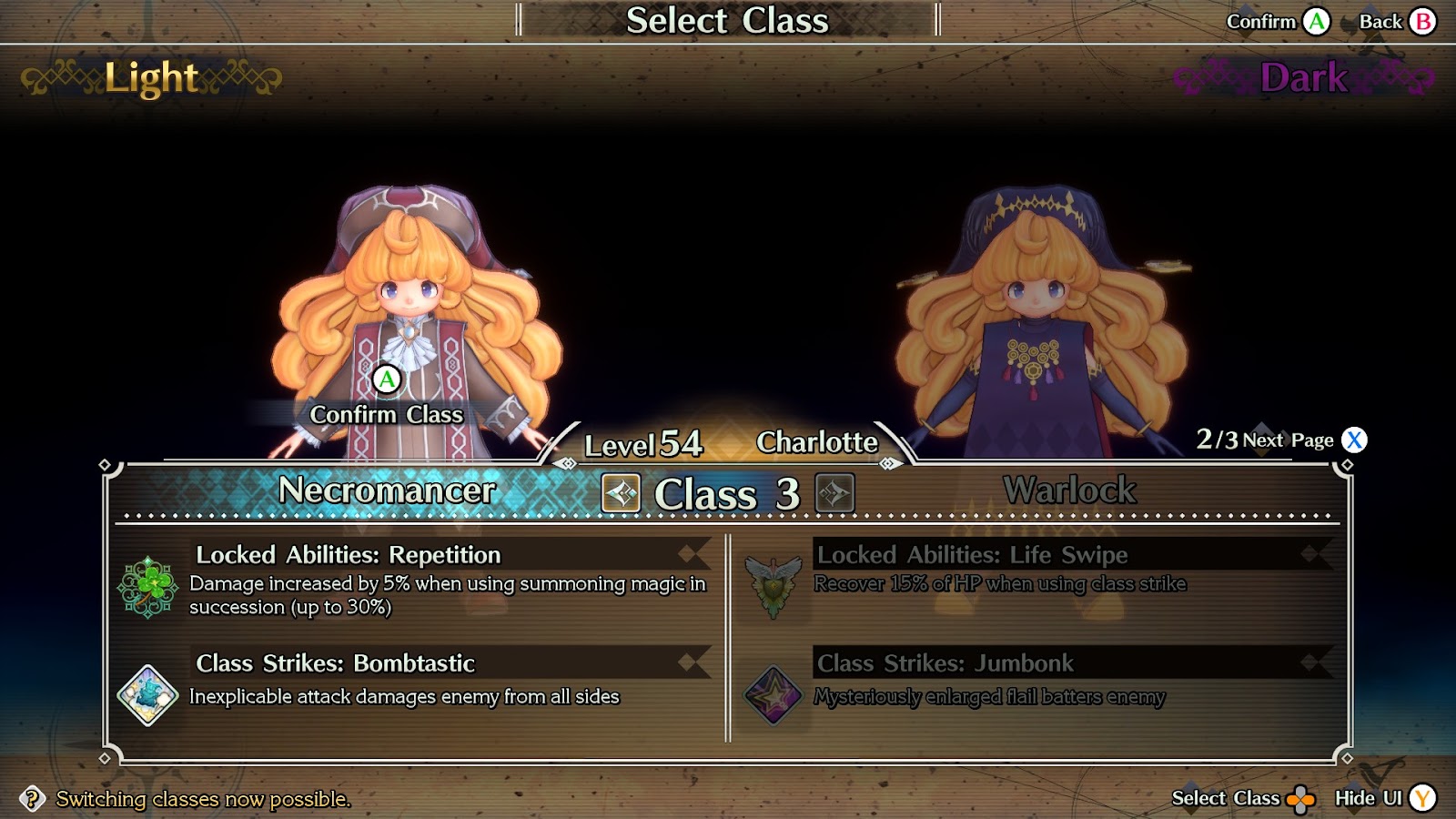The image size is (1456, 819).
Task: Click the left Class 3 emblem icon
Action: [622, 494]
